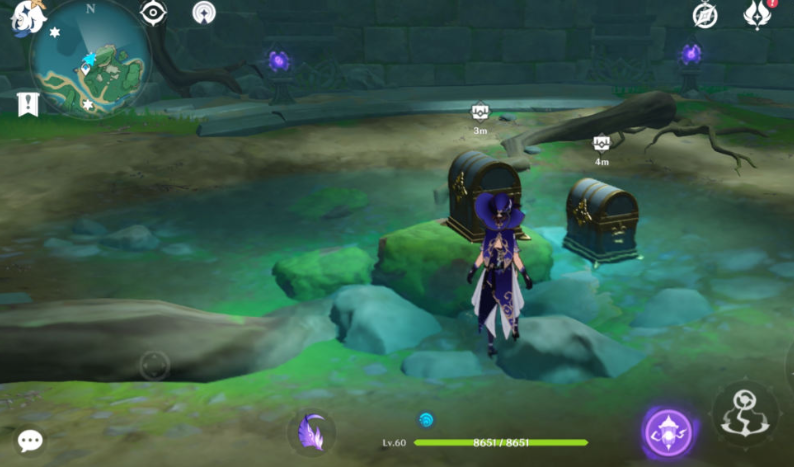
Task: Tap the virtual joystick circle
Action: (x=154, y=365)
